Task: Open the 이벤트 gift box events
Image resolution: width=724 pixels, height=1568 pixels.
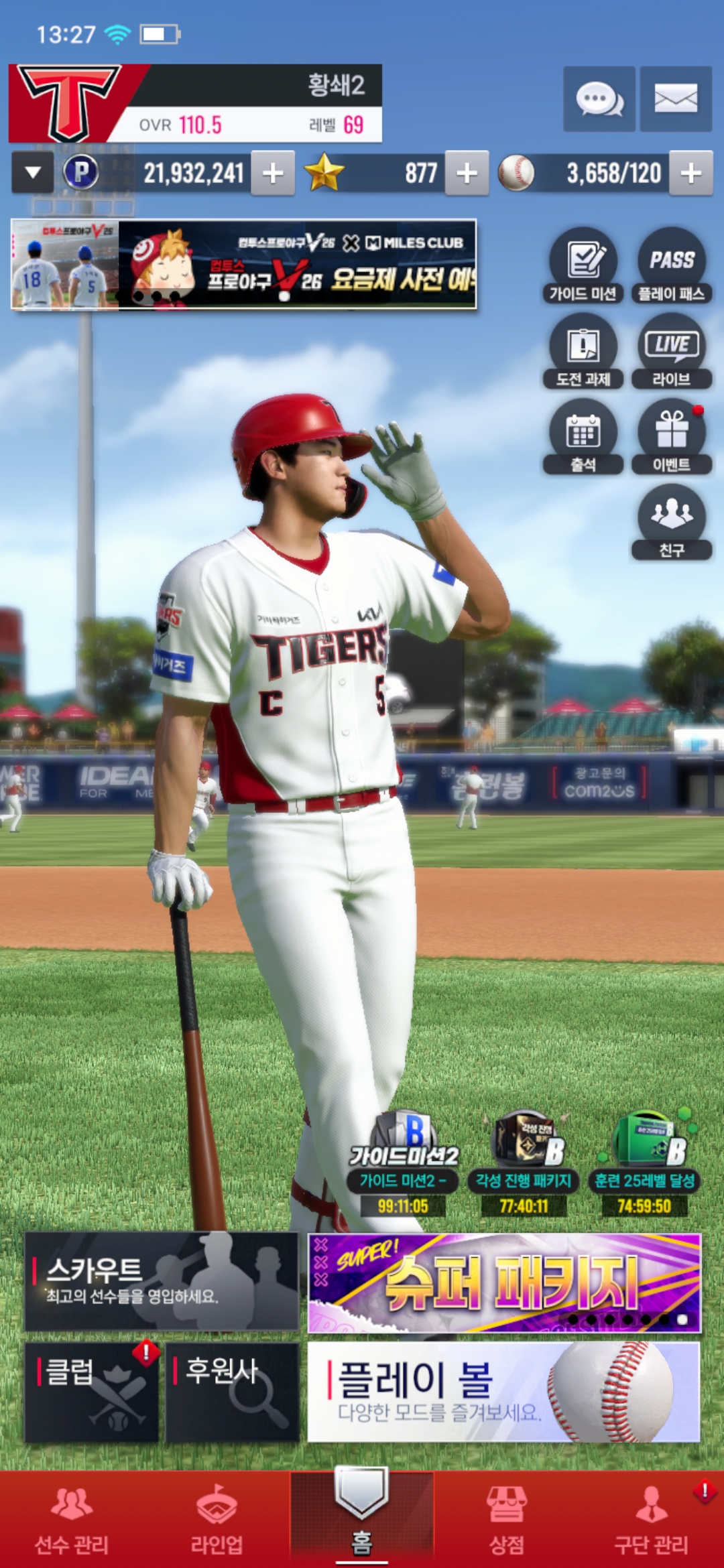Action: pos(672,437)
